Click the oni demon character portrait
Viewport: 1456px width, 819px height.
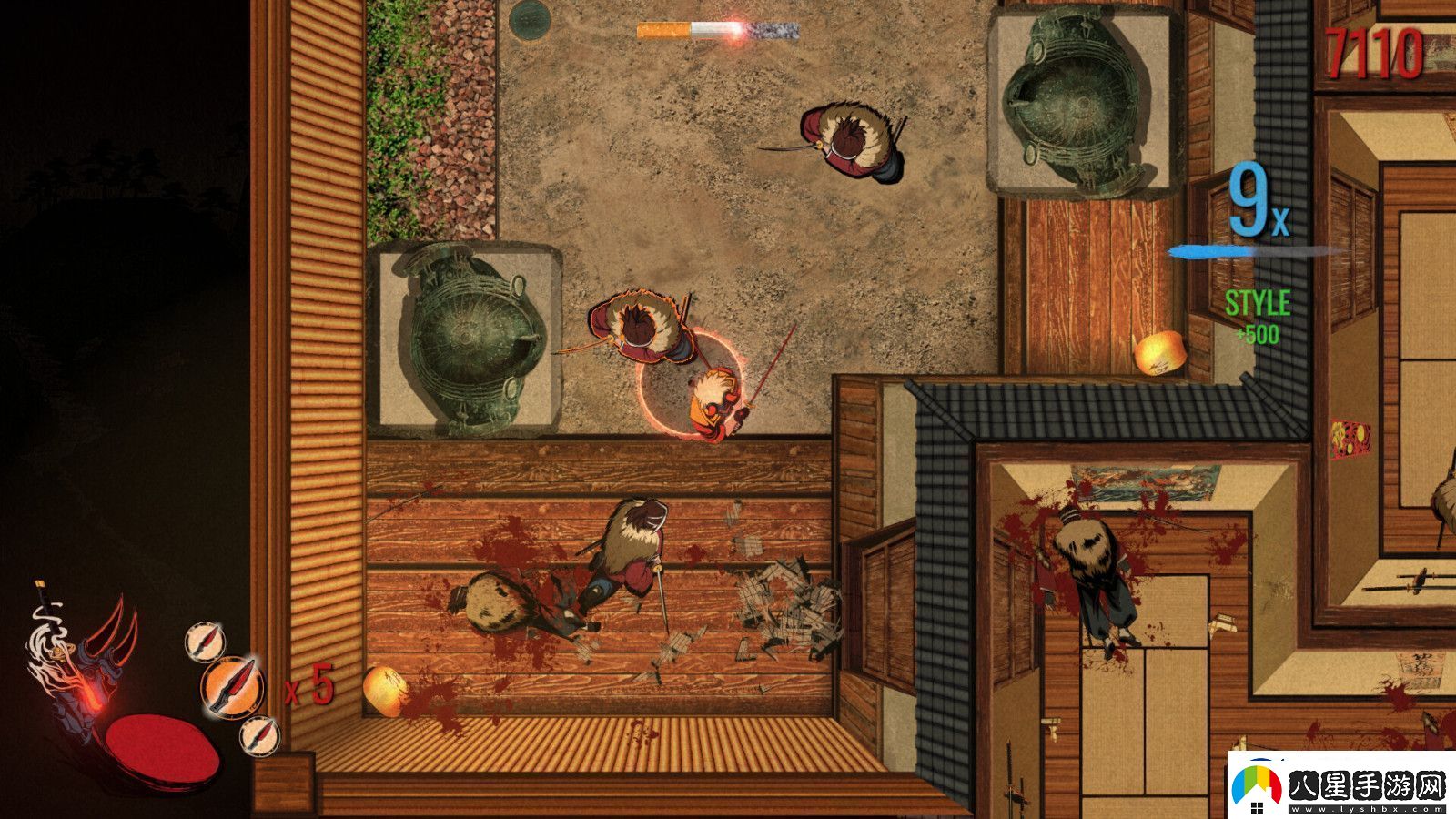click(86, 664)
